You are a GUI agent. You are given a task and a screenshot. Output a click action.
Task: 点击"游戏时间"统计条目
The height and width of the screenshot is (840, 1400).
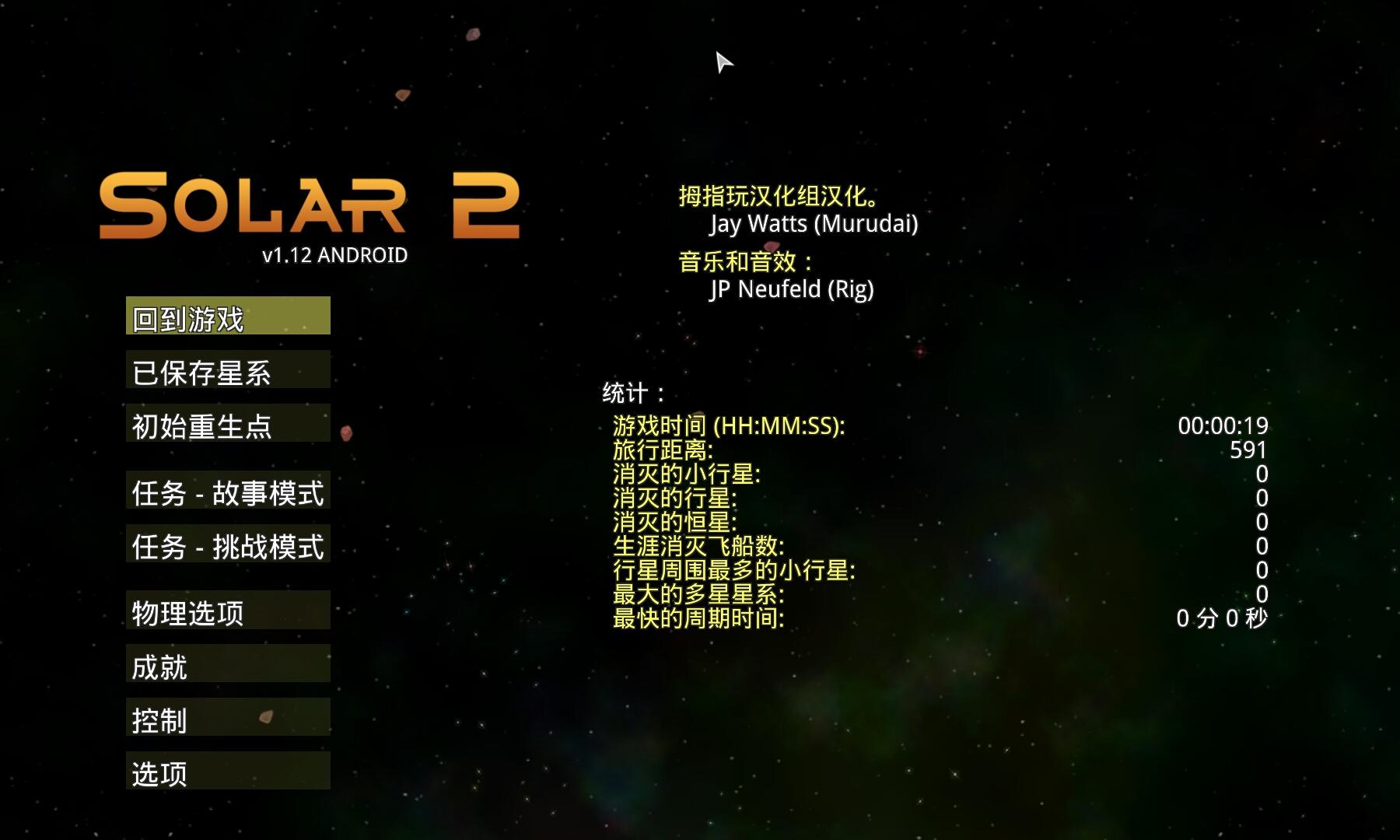[729, 426]
